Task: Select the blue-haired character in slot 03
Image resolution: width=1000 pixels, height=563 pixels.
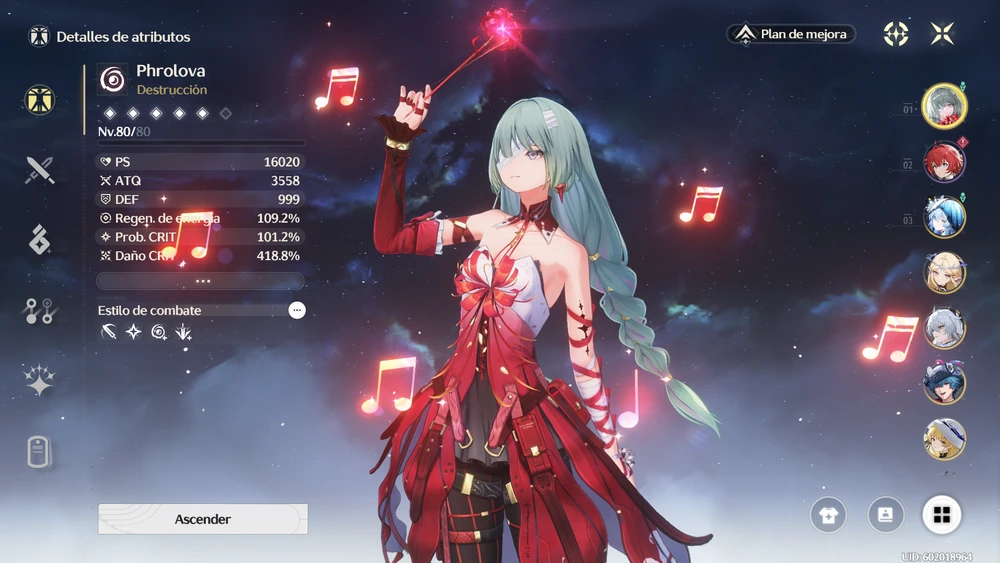Action: coord(944,219)
